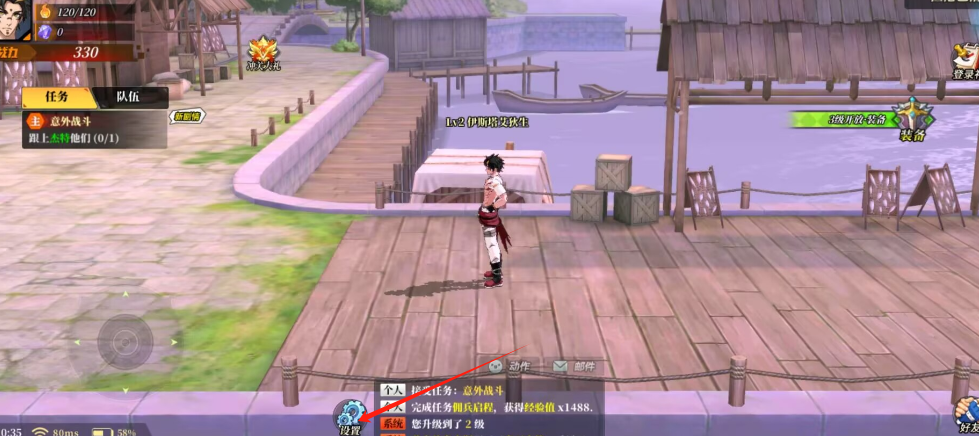Click the 新剧情 new story tag
979x436 pixels.
click(187, 116)
